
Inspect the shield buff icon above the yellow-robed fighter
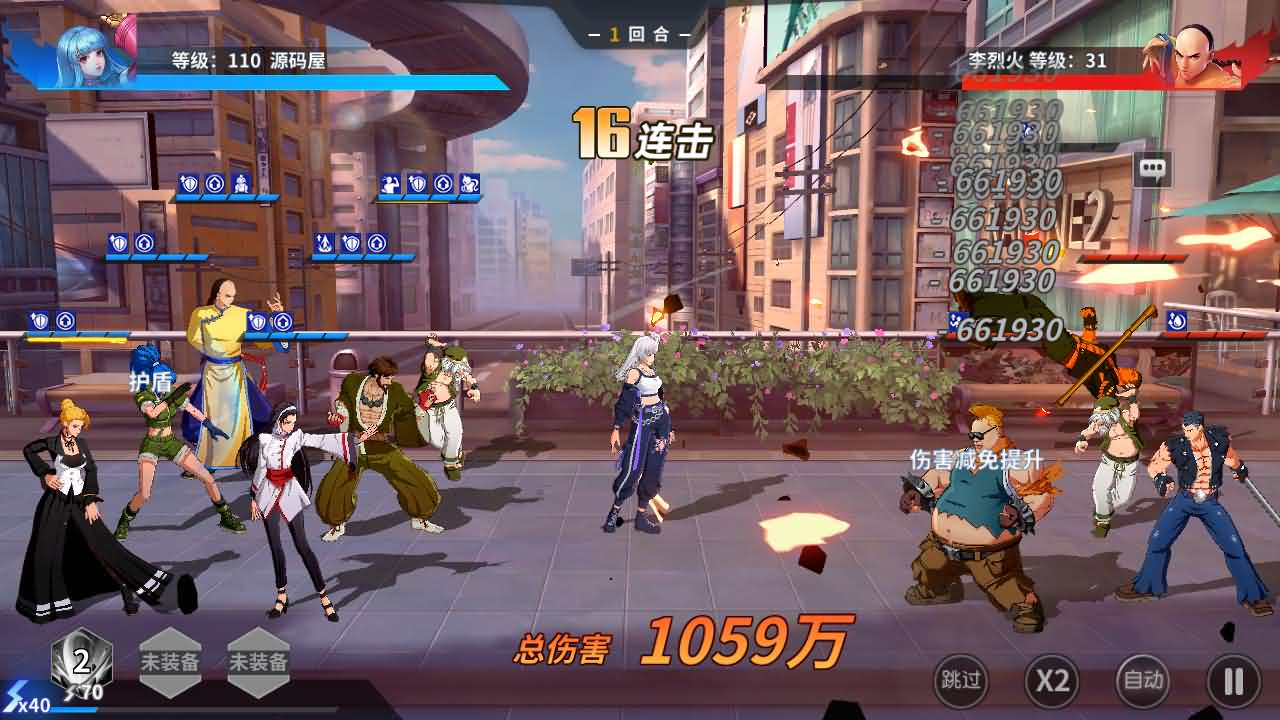[258, 320]
